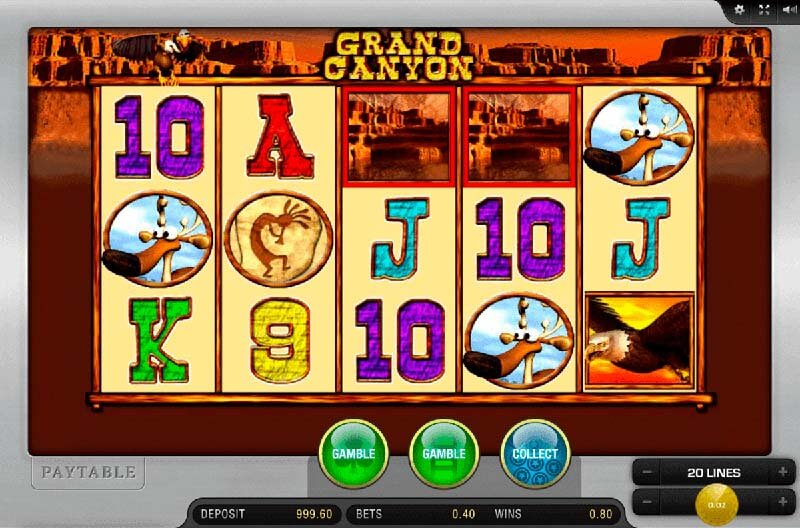Lower the coin bet value
This screenshot has height=528, width=800.
[647, 499]
